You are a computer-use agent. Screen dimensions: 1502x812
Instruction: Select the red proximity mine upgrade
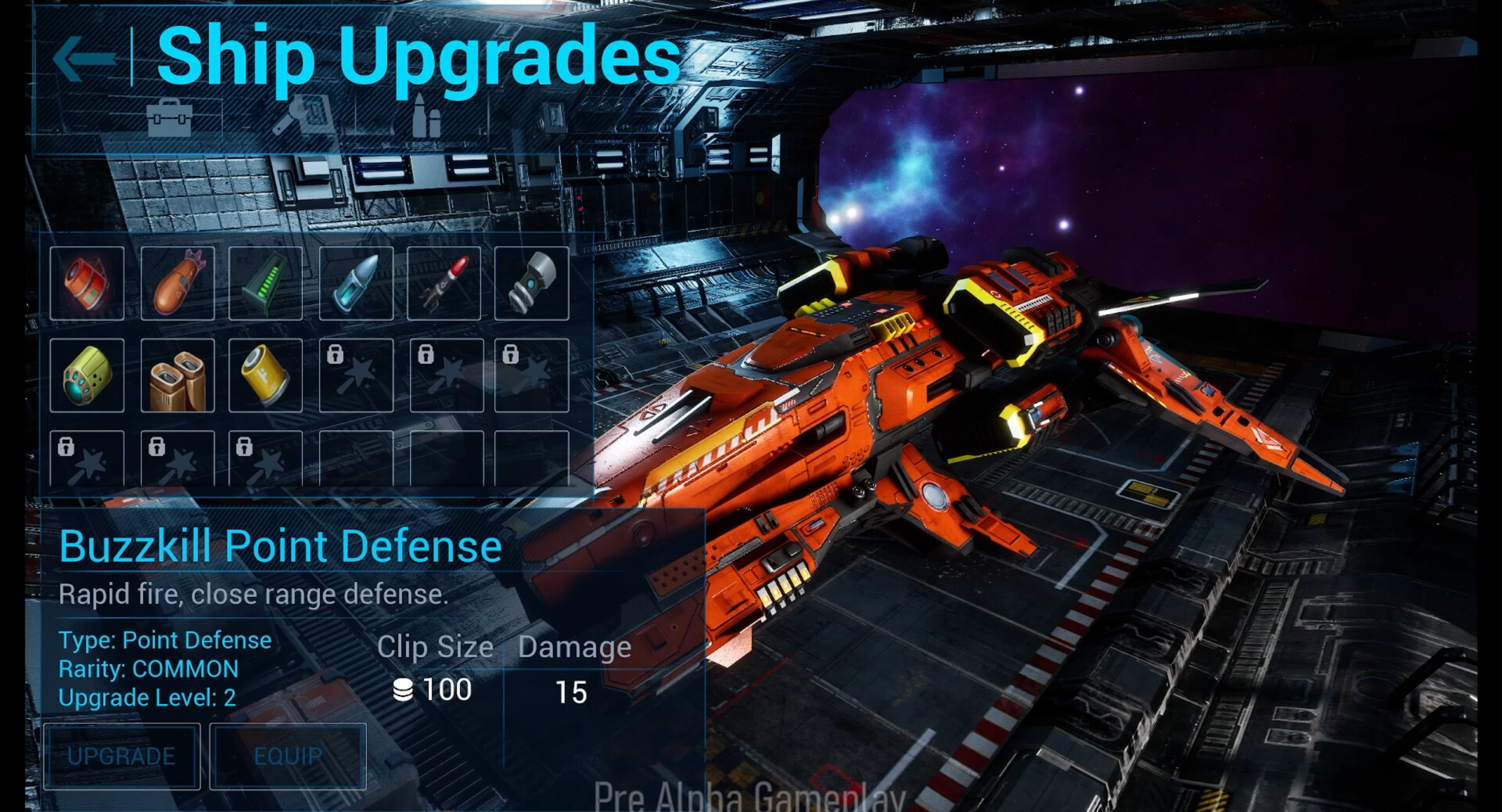coord(88,283)
